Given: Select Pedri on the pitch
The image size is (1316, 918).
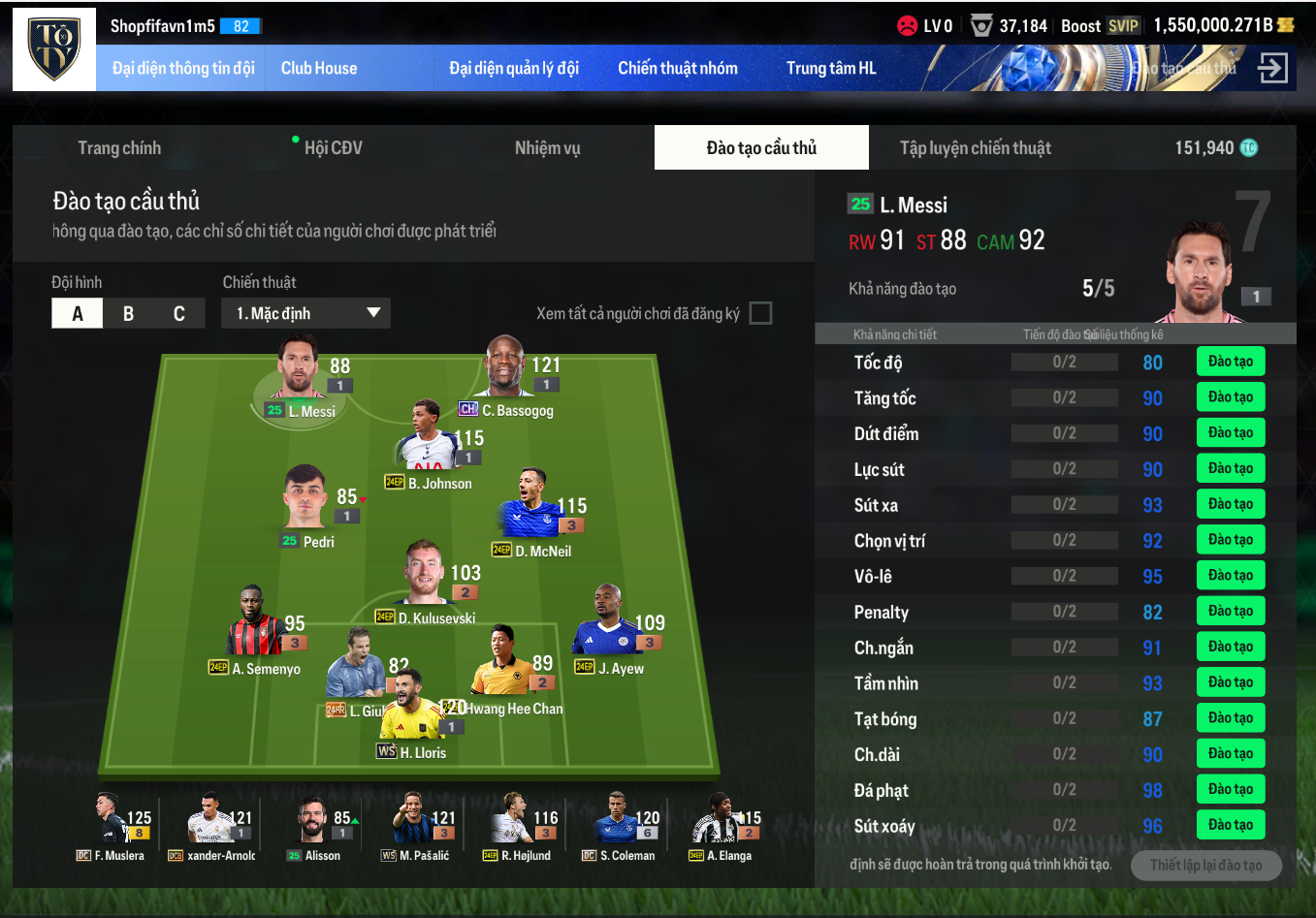Looking at the screenshot, I should [x=305, y=499].
